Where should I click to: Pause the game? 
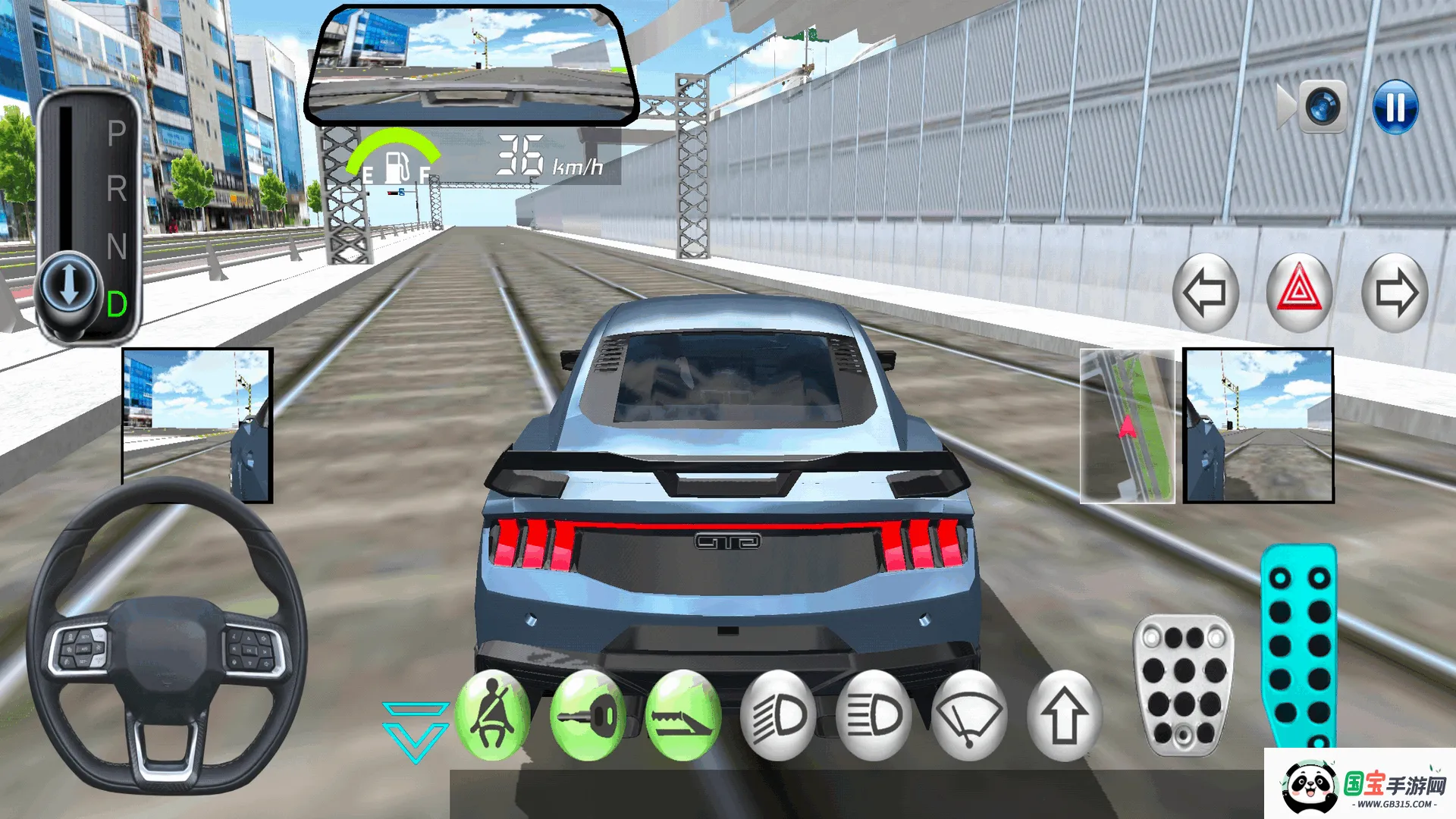click(x=1396, y=106)
